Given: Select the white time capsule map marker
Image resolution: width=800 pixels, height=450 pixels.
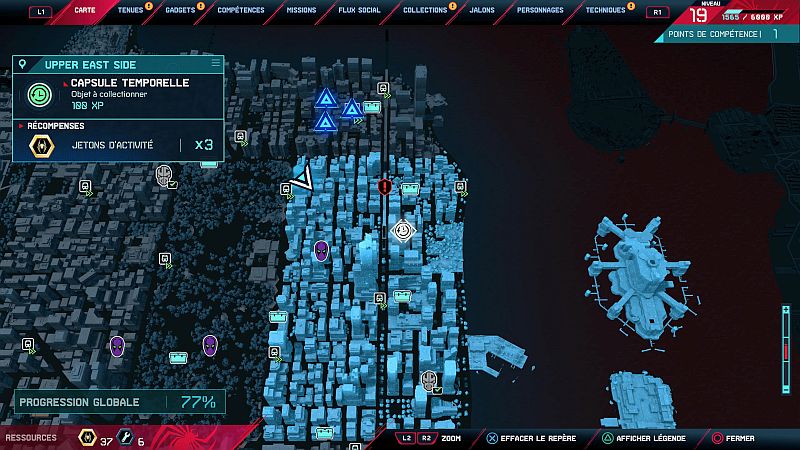Looking at the screenshot, I should pos(402,232).
